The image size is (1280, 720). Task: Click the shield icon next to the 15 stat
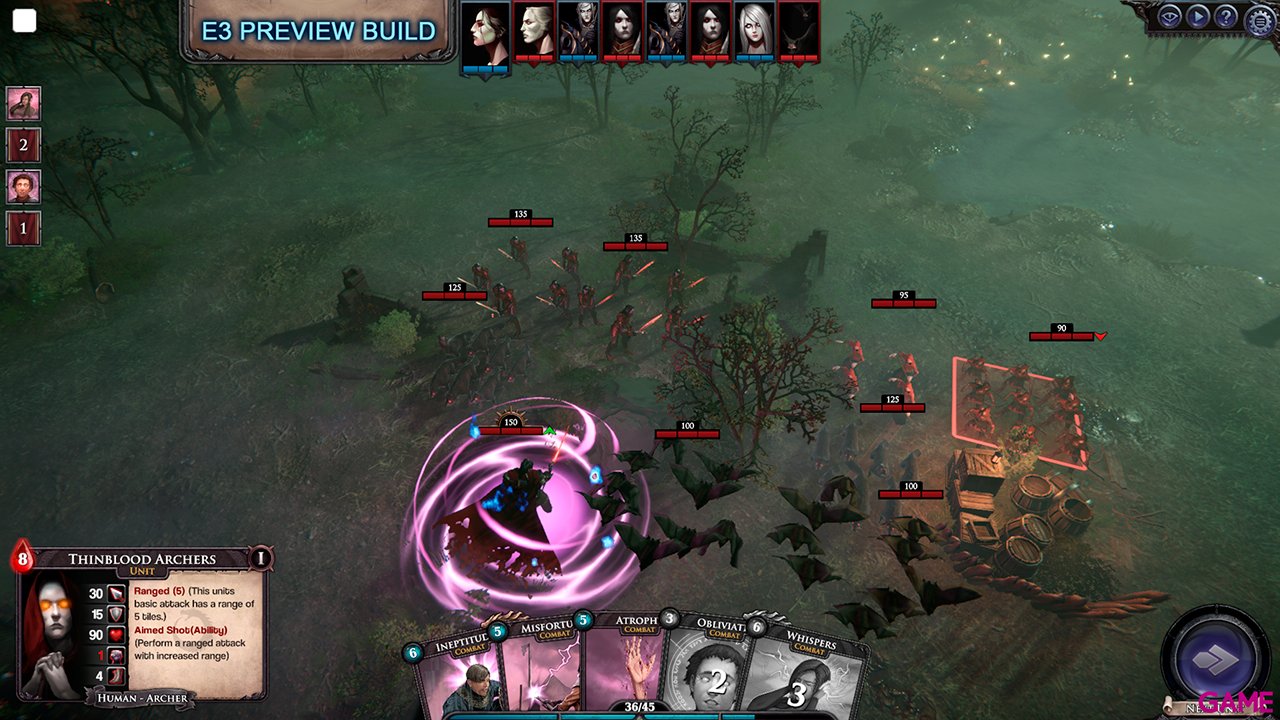[x=114, y=615]
